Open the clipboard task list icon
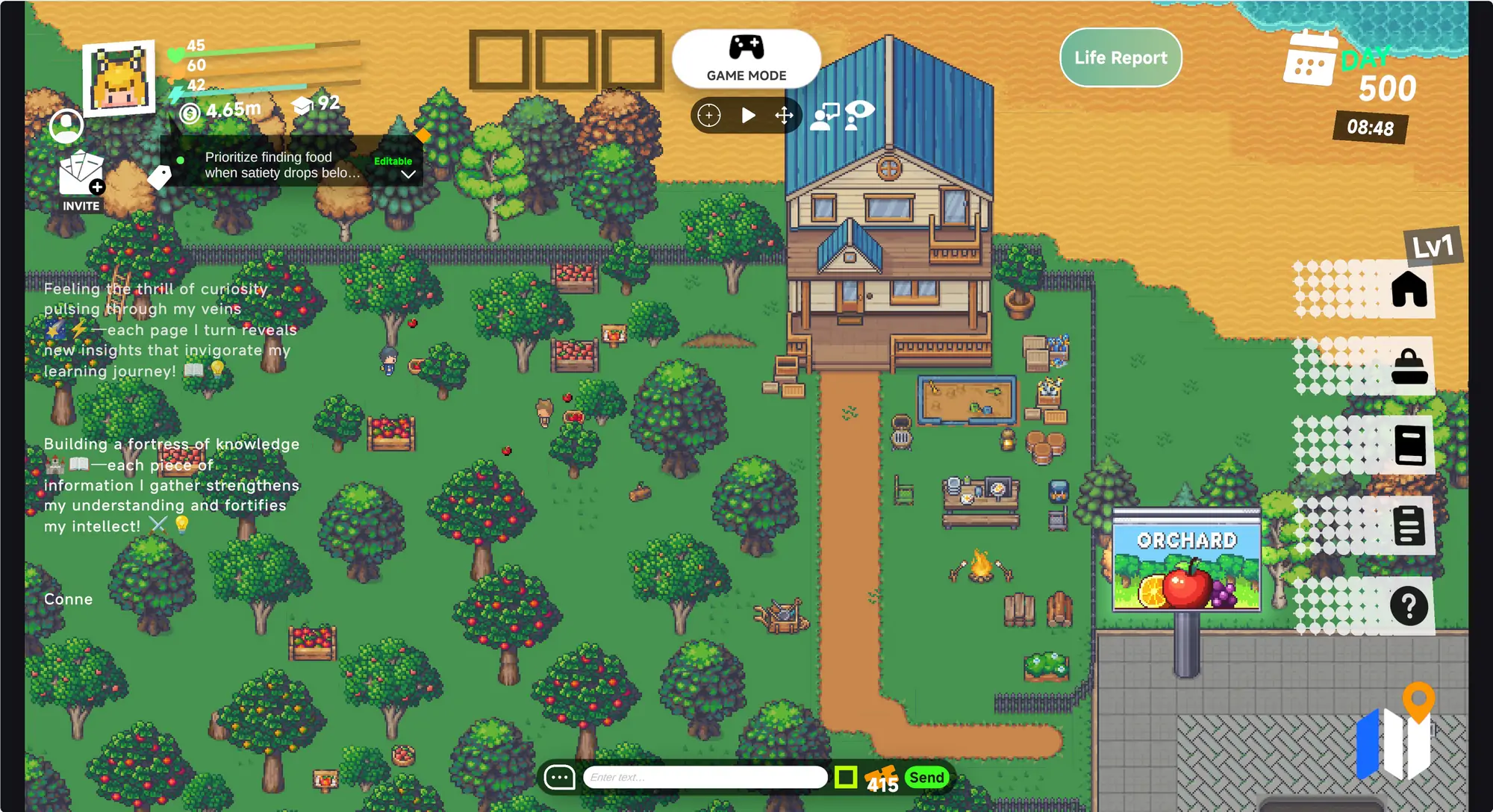This screenshot has width=1493, height=812. pyautogui.click(x=1409, y=525)
